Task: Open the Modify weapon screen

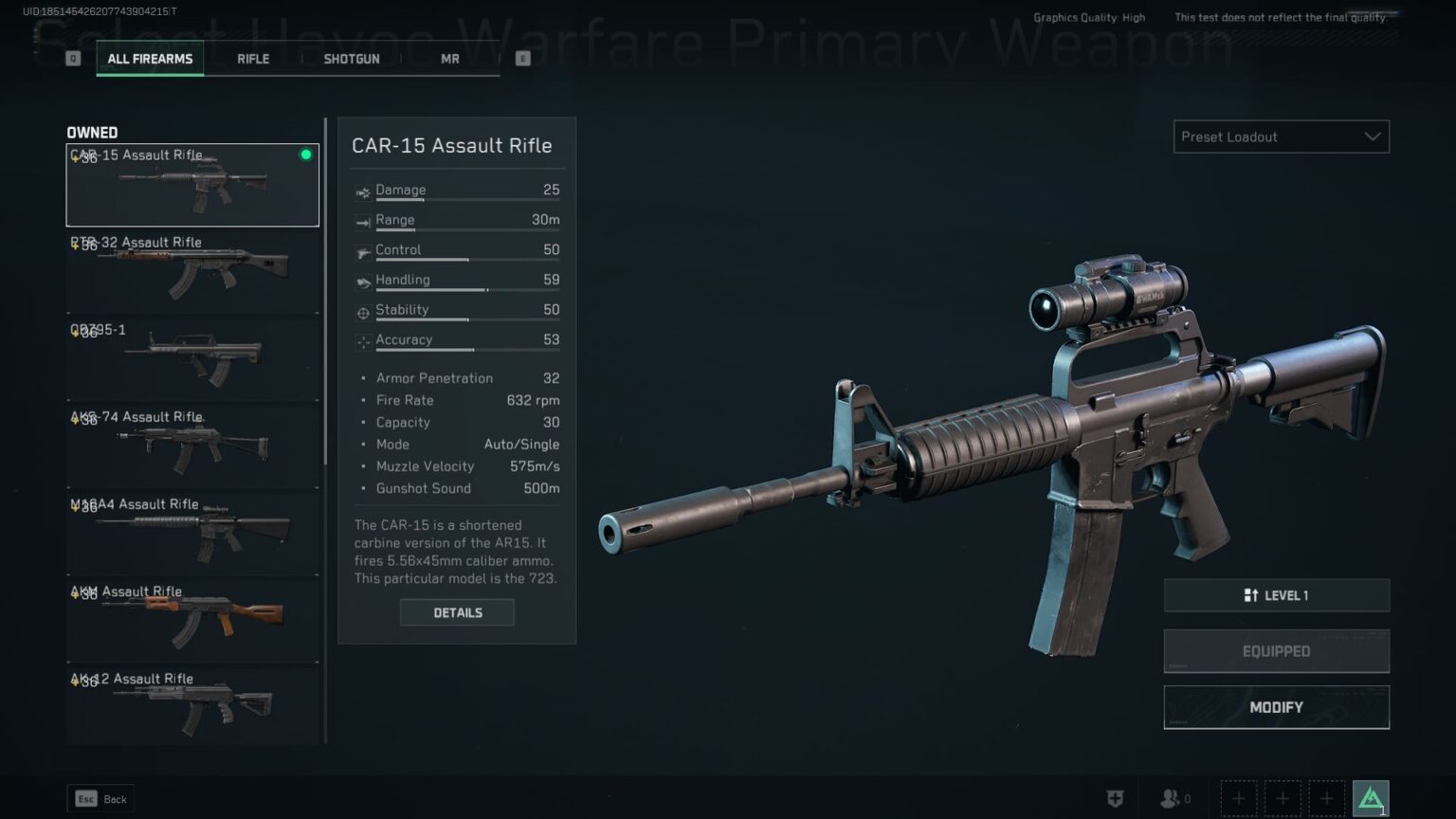Action: (x=1276, y=707)
